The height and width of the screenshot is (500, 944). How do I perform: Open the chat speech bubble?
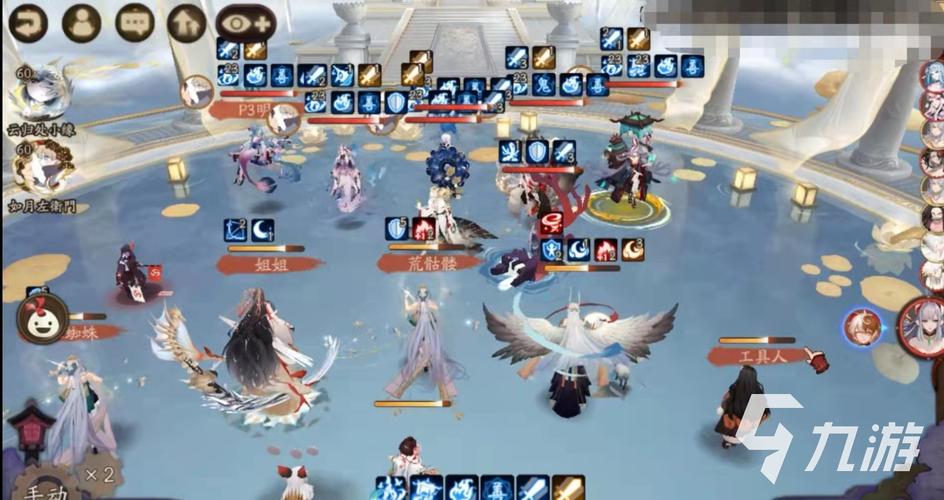pos(134,23)
